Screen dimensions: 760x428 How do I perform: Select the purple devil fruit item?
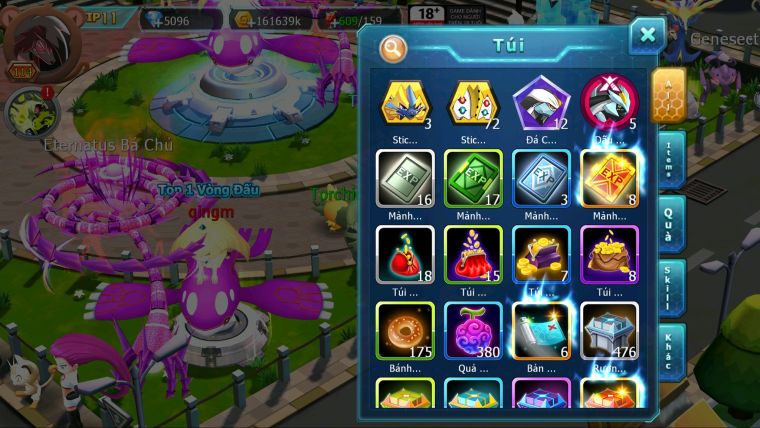[x=473, y=331]
